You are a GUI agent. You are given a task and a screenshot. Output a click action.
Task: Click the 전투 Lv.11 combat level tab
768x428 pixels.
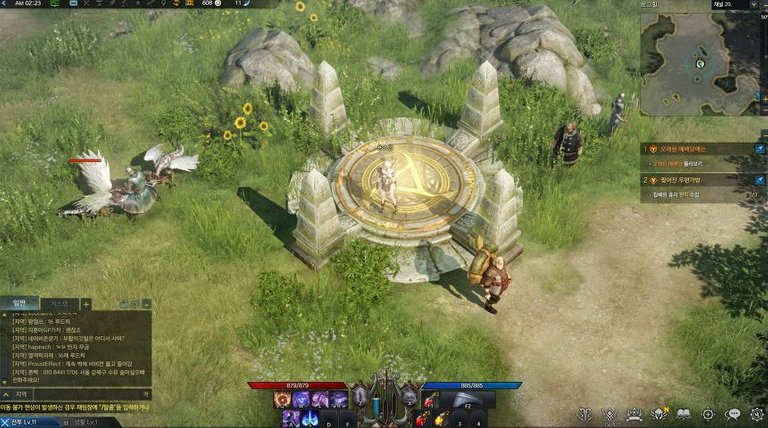pos(20,422)
